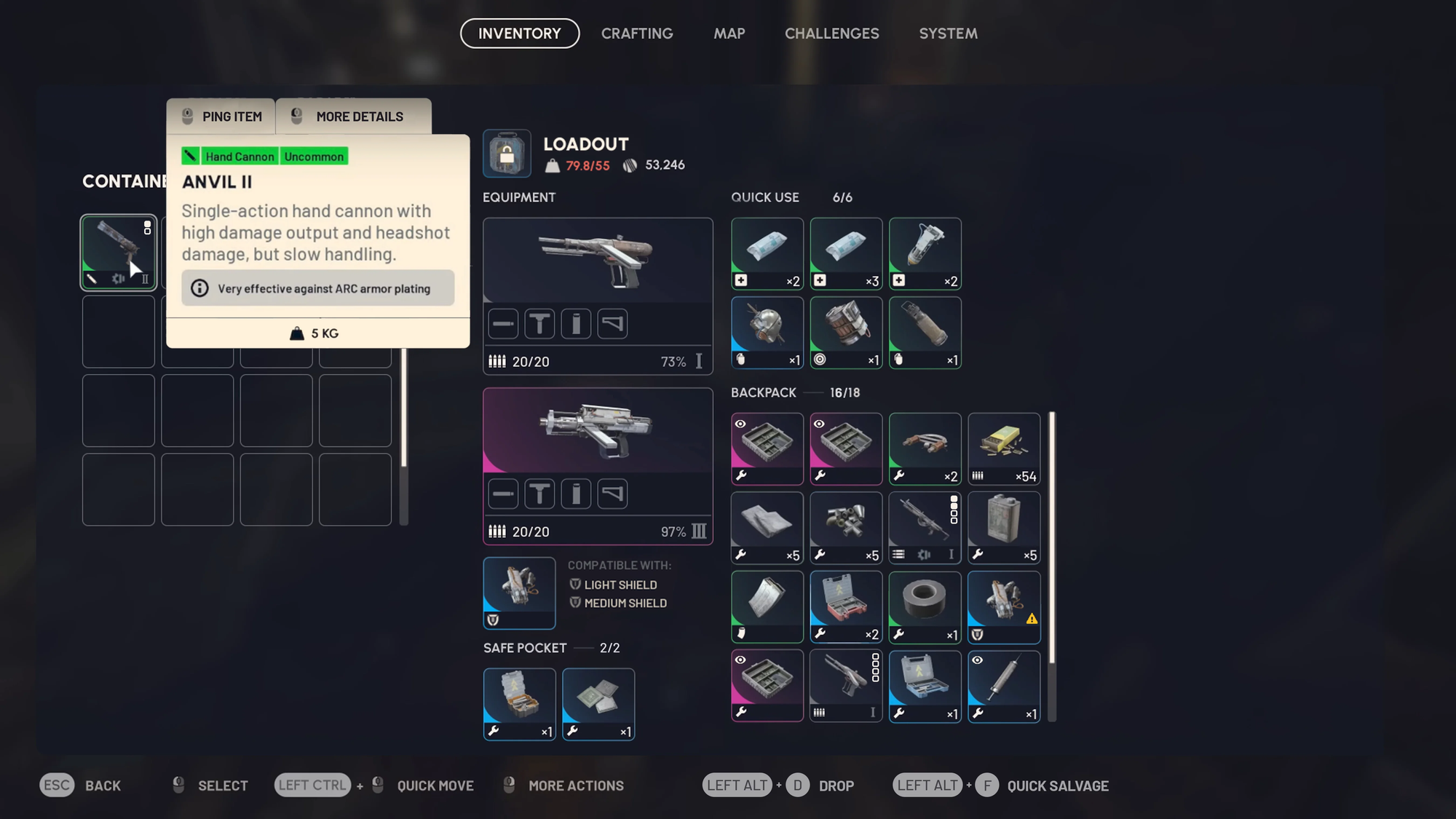Screen dimensions: 1456x819
Task: Select the Anvil II hand cannon in the container
Action: click(118, 253)
